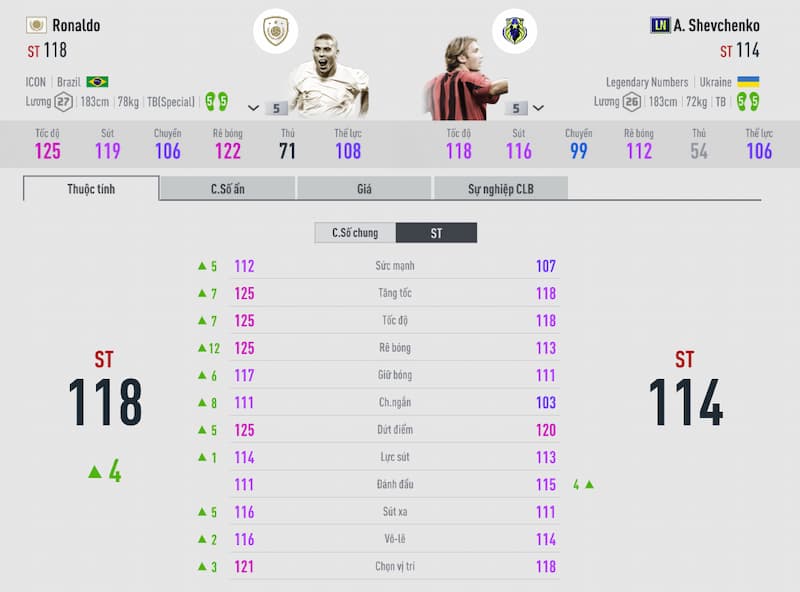Image resolution: width=800 pixels, height=592 pixels.
Task: Choose the C.Số chung stats view
Action: point(355,233)
